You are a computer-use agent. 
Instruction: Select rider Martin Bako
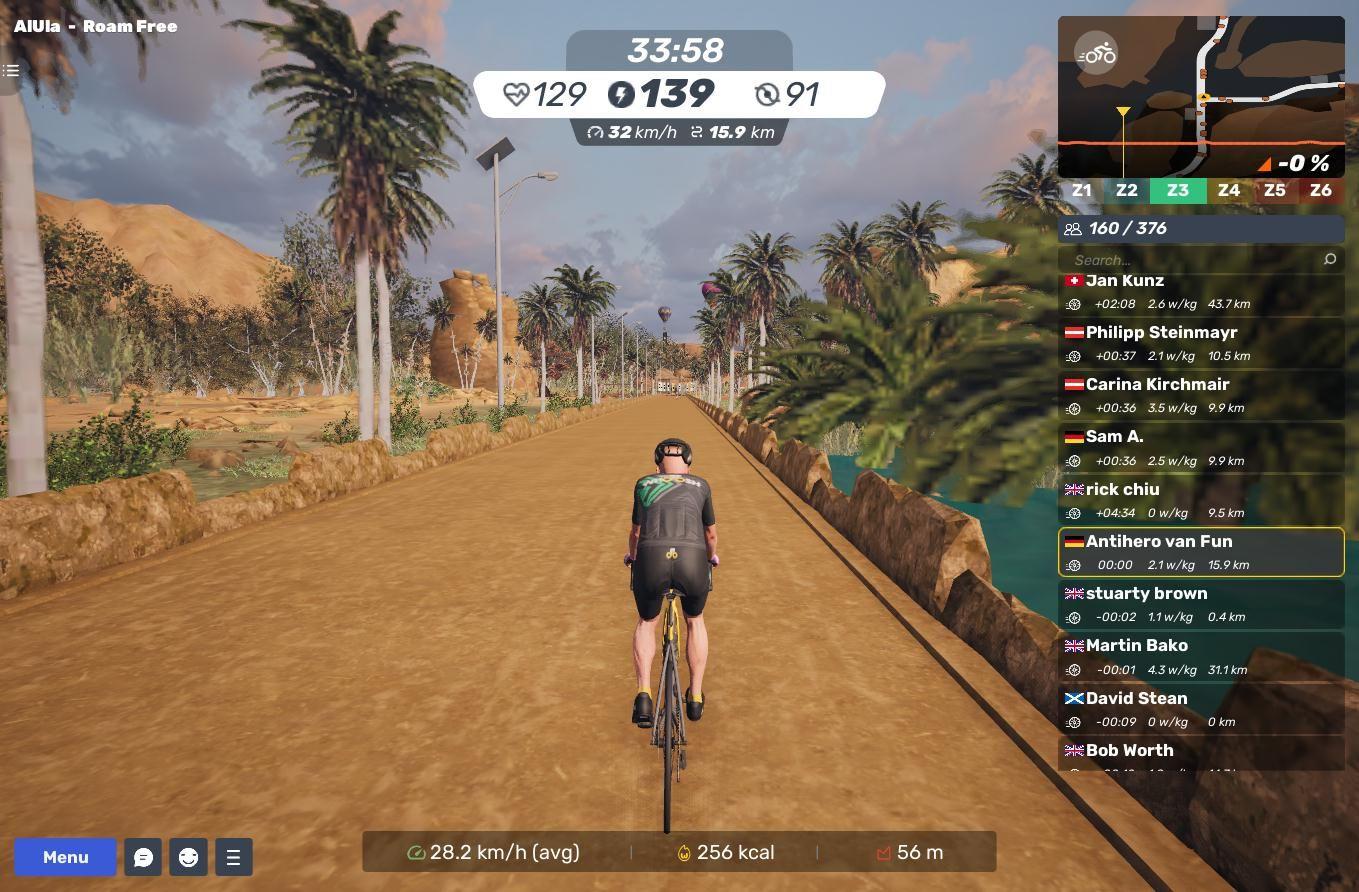(x=1200, y=656)
